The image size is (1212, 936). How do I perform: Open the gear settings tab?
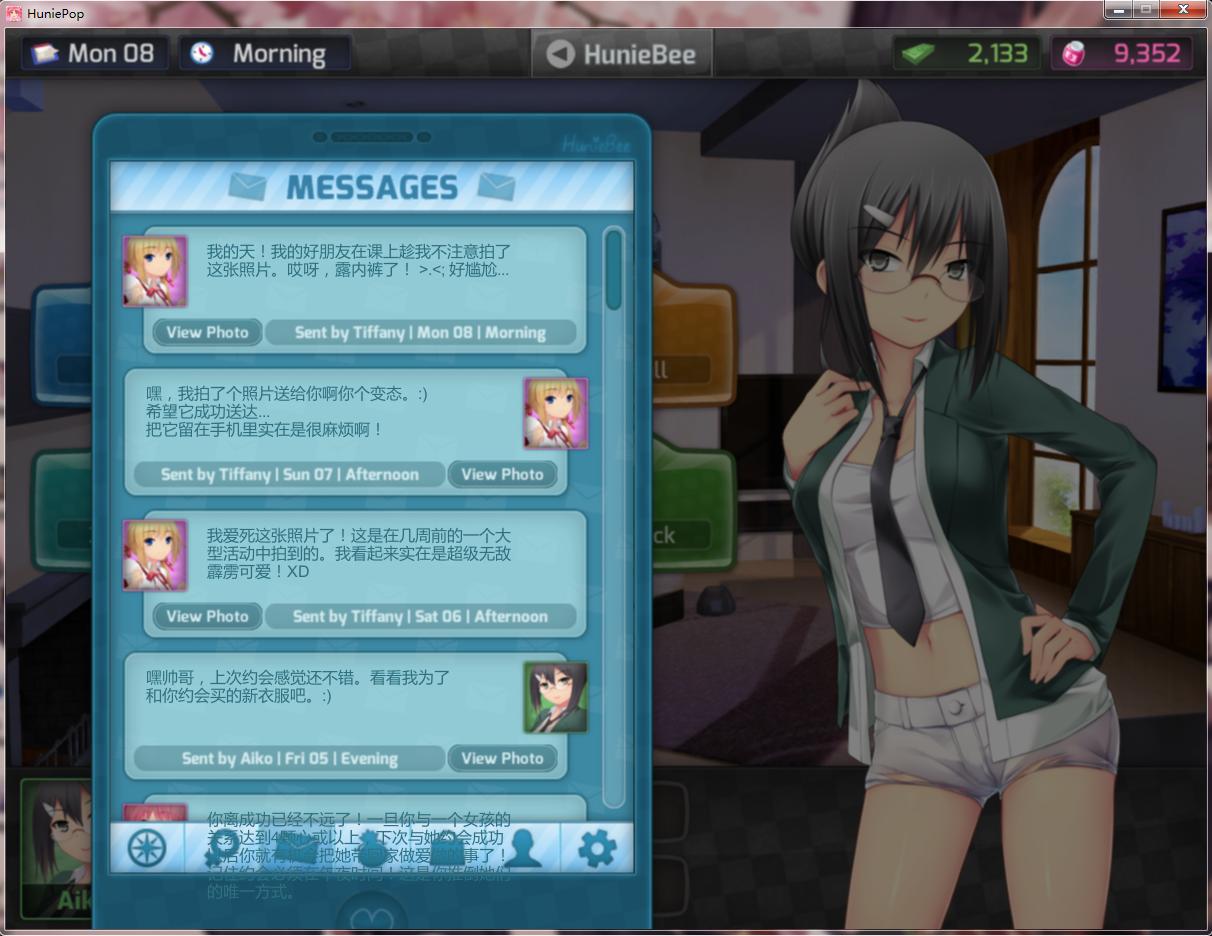coord(597,848)
